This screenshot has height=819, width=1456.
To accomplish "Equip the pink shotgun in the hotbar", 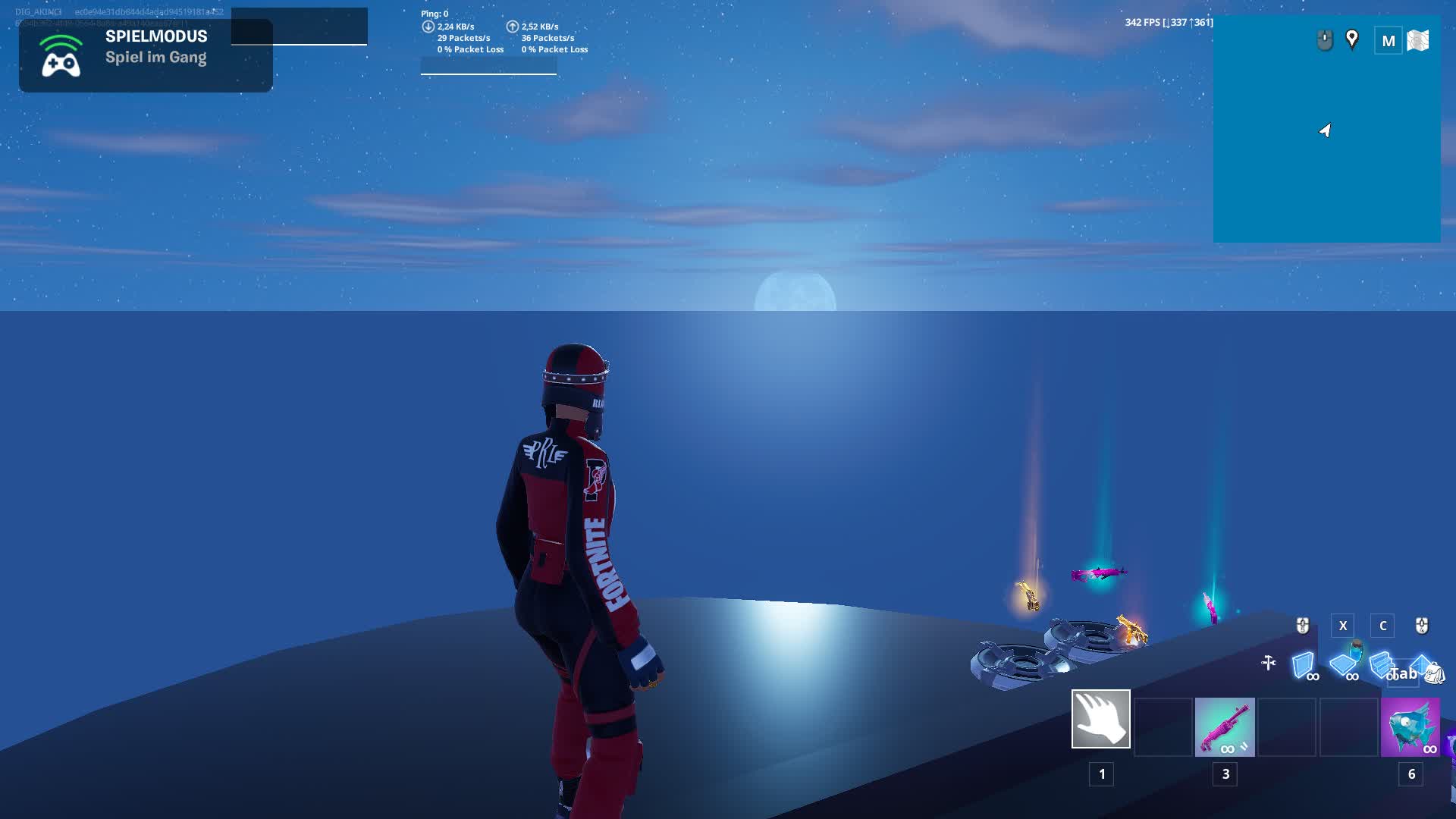I will 1225,727.
